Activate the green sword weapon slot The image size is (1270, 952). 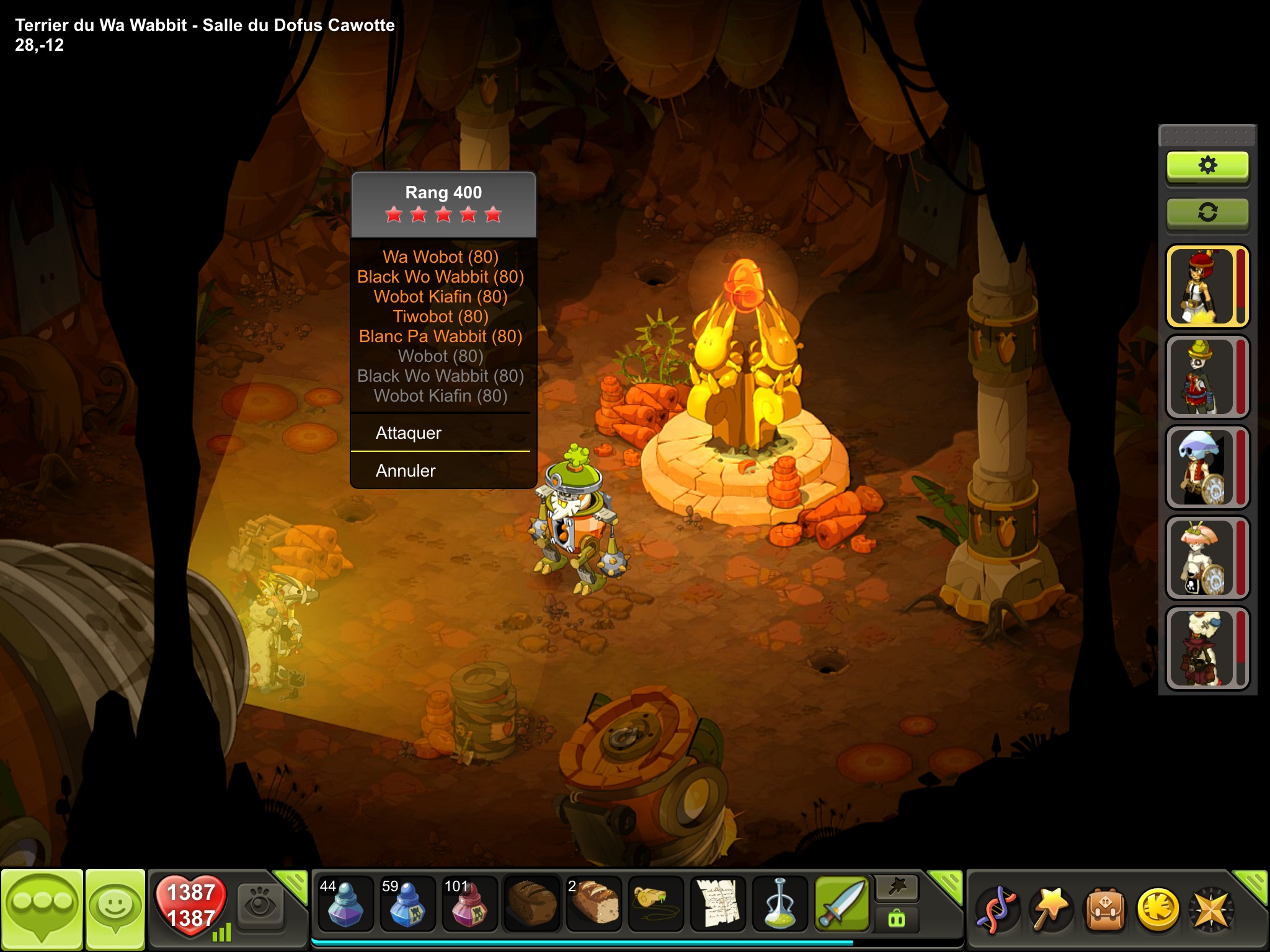click(x=842, y=904)
